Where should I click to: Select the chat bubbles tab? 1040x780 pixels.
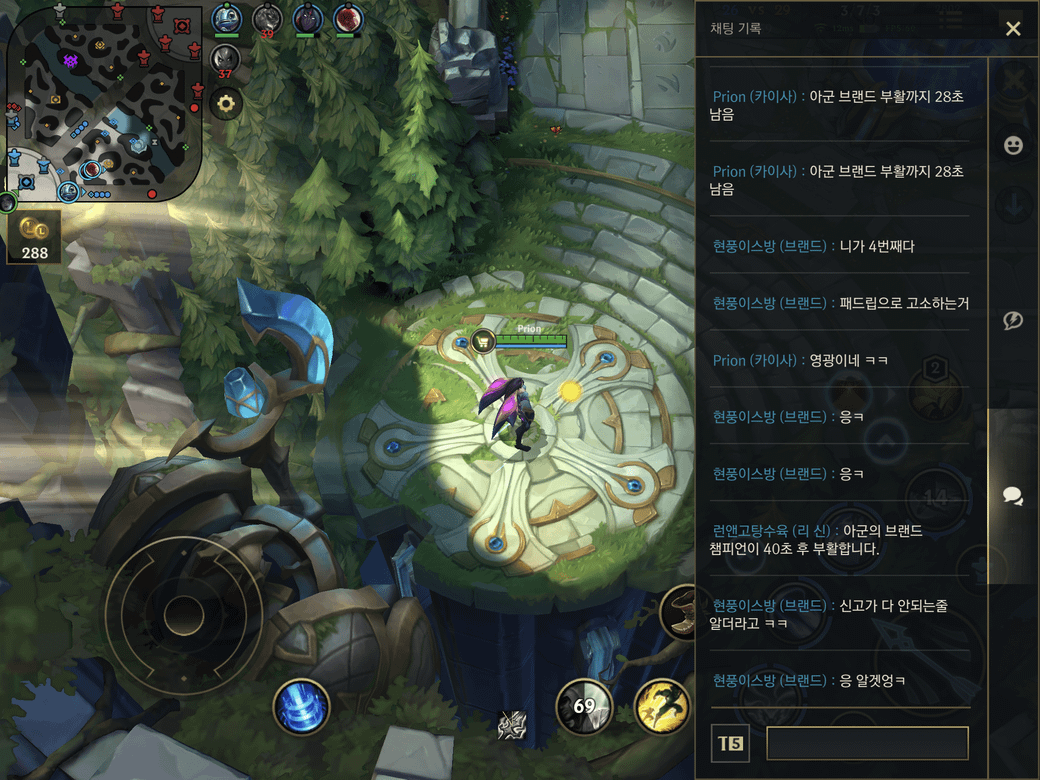click(x=1013, y=496)
